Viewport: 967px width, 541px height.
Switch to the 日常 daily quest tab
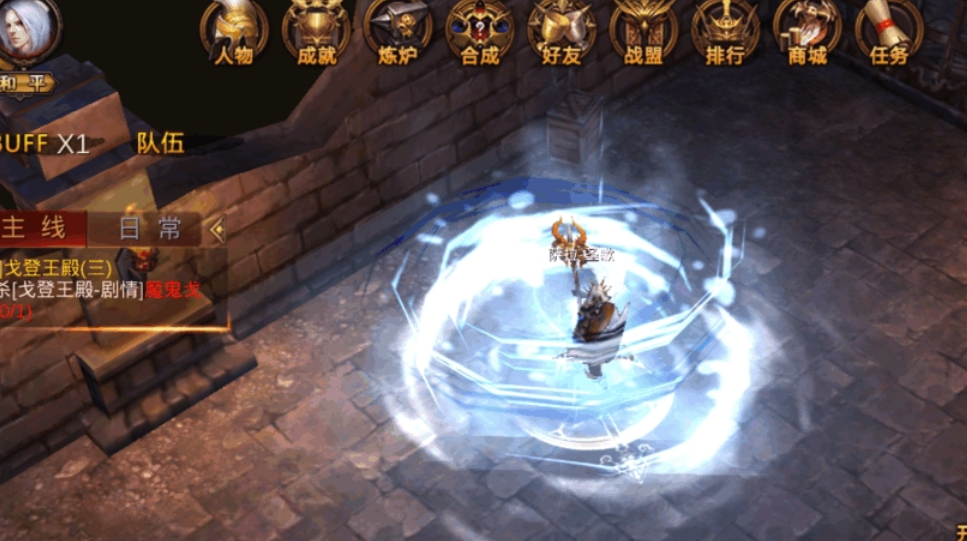coord(150,229)
